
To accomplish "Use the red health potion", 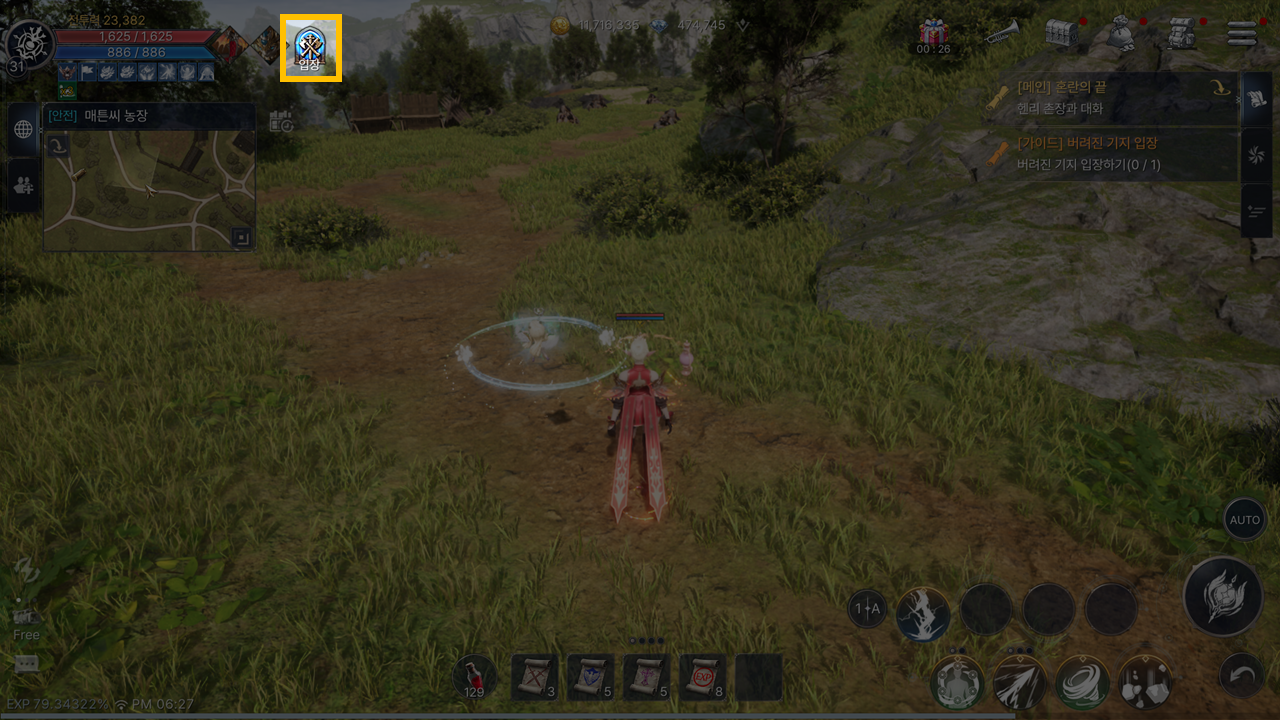I will pyautogui.click(x=474, y=677).
